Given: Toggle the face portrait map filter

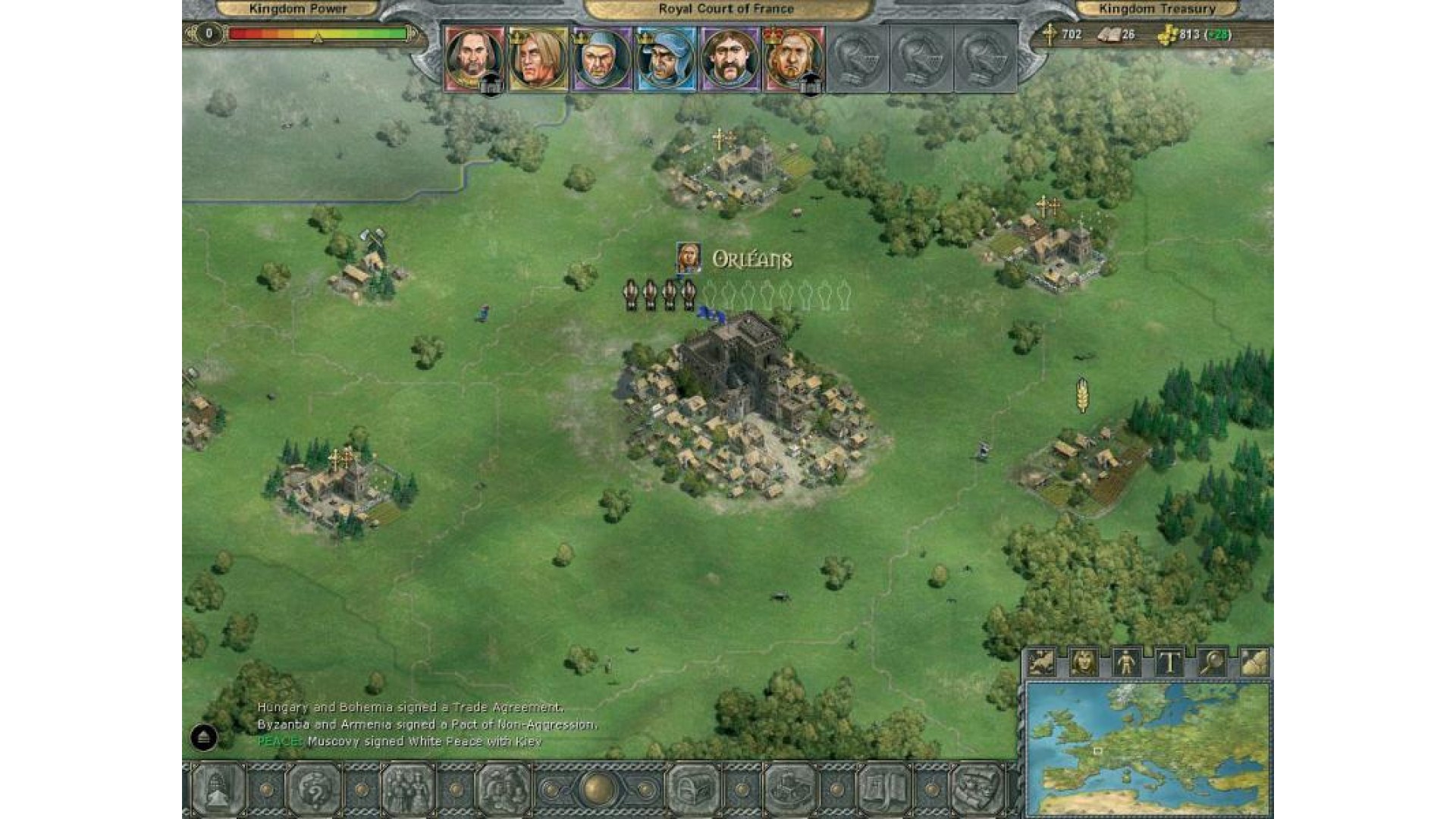Looking at the screenshot, I should click(x=1084, y=664).
